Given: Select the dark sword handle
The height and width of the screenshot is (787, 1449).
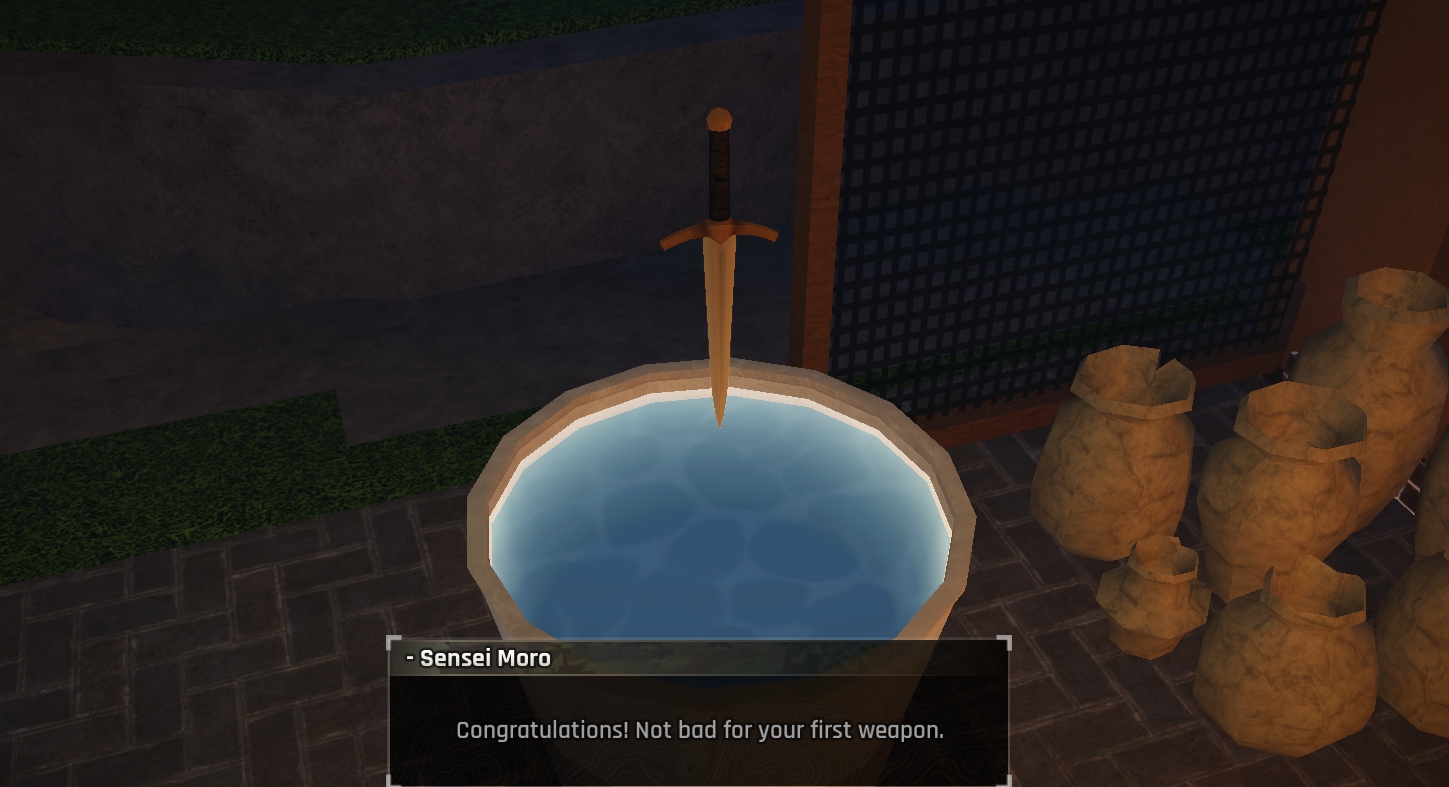Looking at the screenshot, I should (719, 175).
